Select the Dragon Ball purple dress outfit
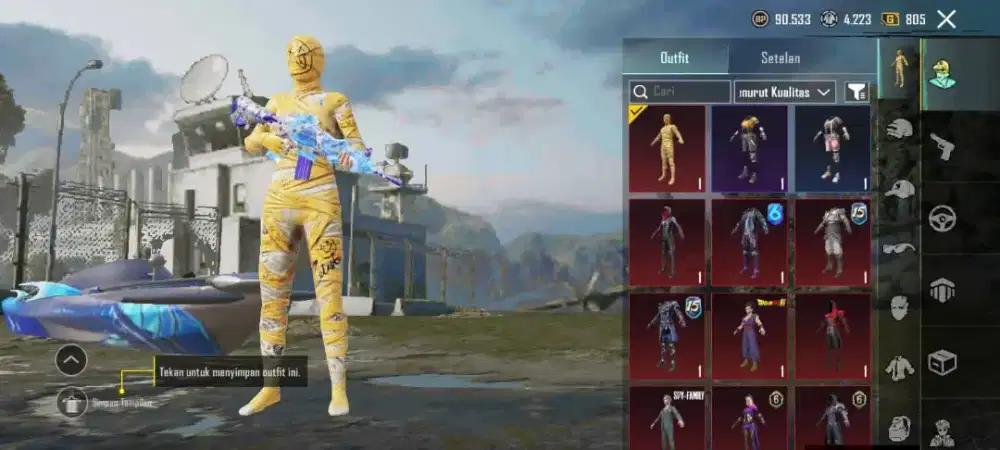Image resolution: width=1000 pixels, height=450 pixels. pyautogui.click(x=749, y=336)
